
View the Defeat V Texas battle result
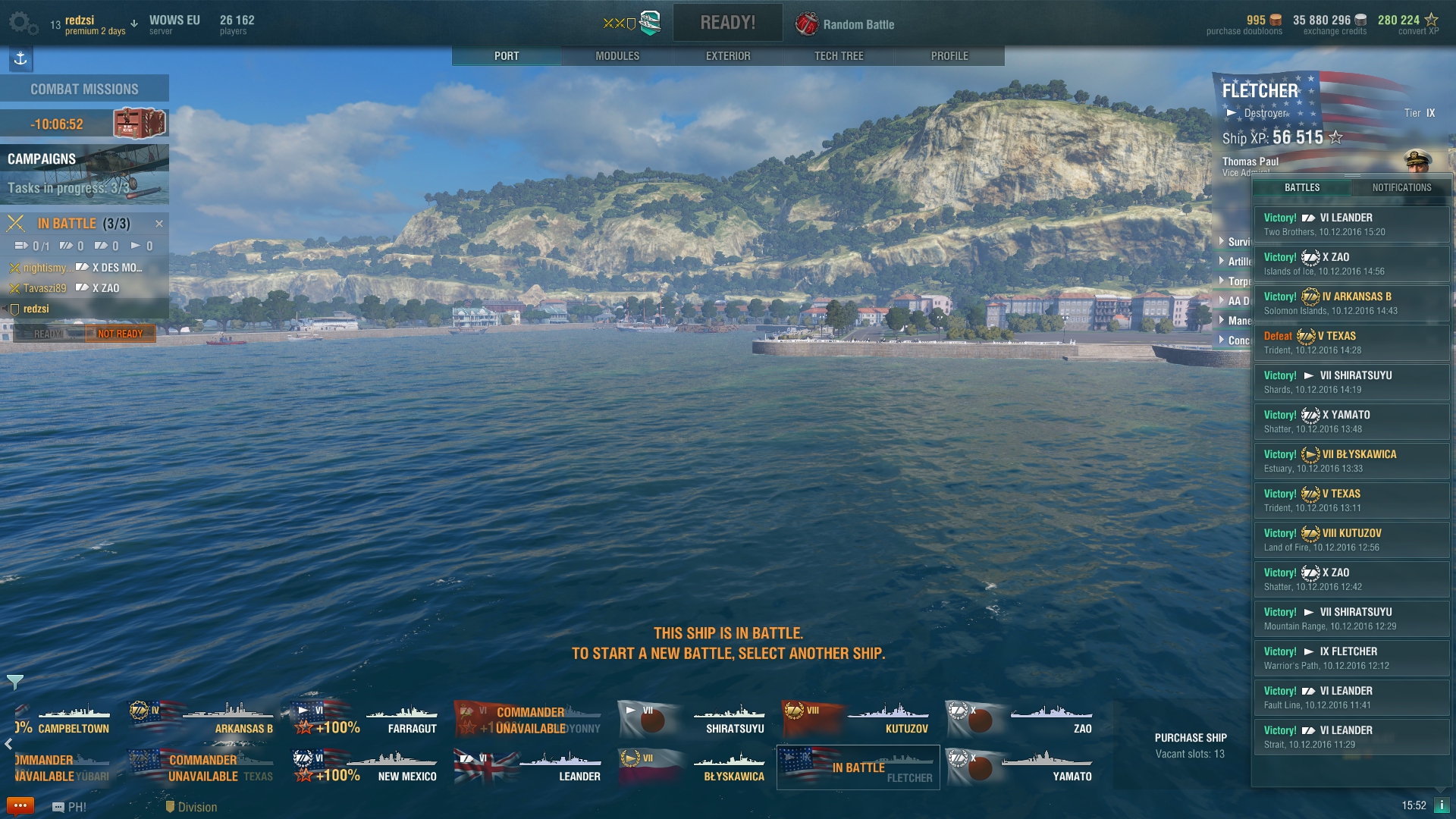pyautogui.click(x=1351, y=343)
